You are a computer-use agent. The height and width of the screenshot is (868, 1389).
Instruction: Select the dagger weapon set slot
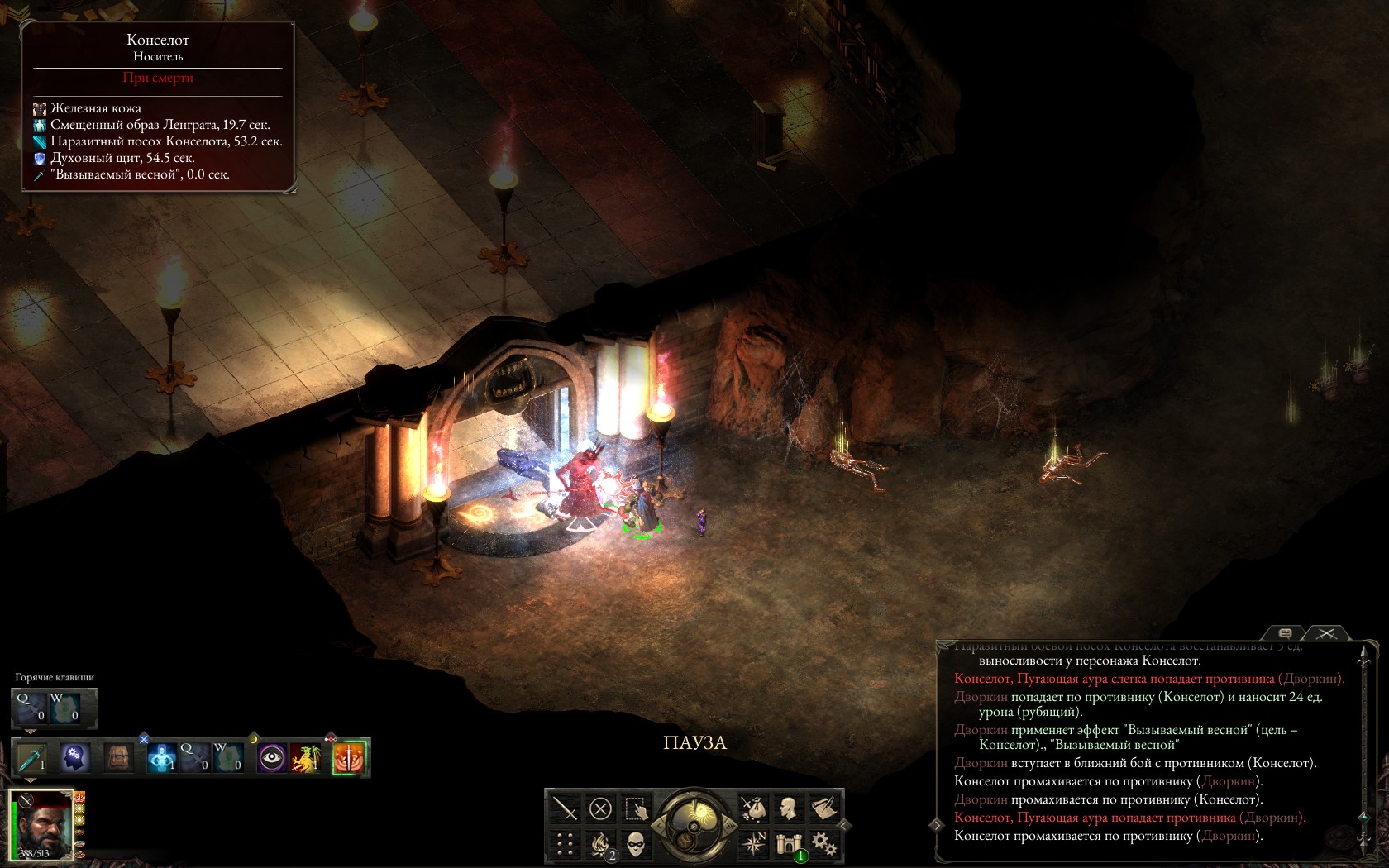[32, 757]
